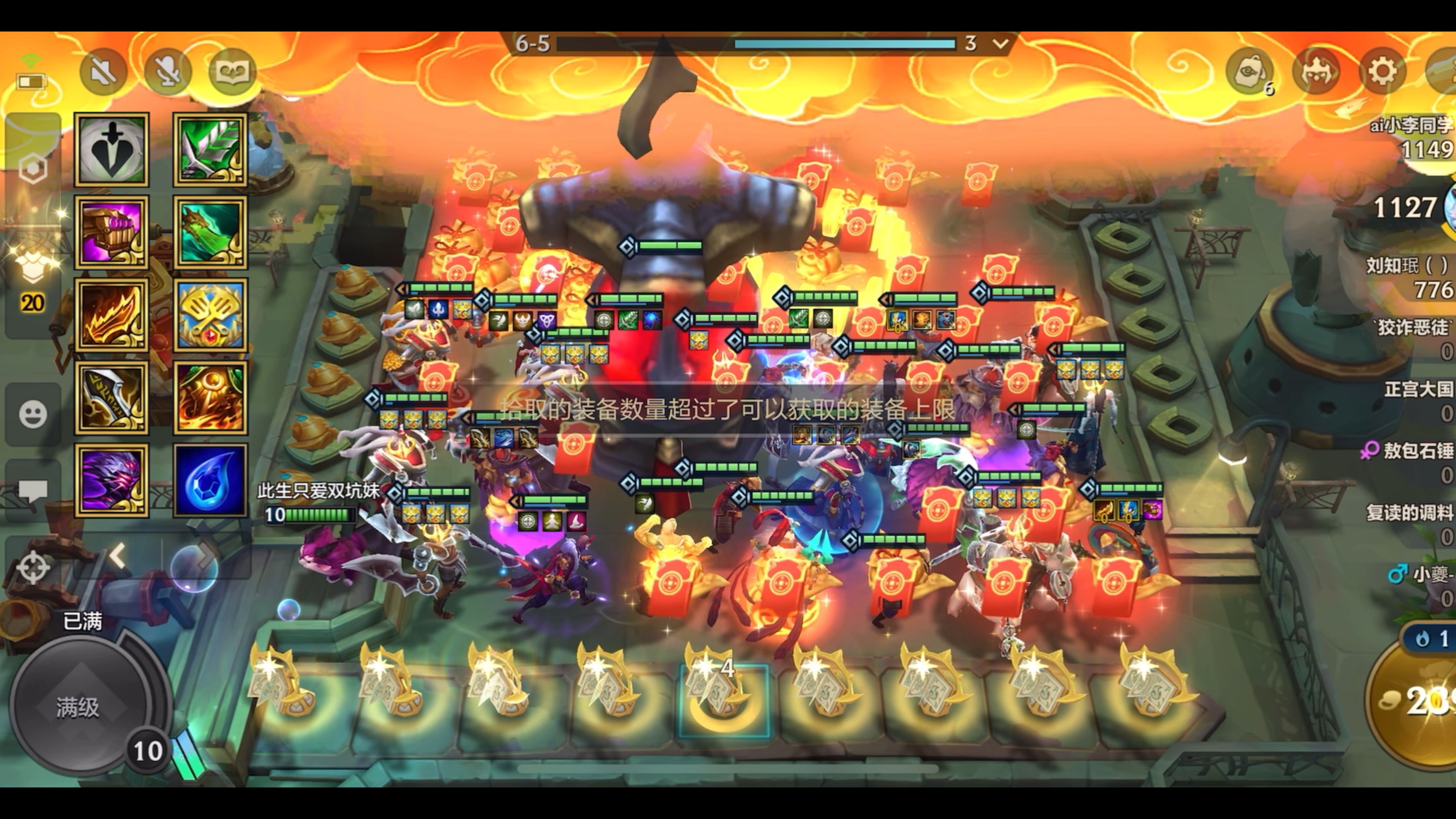Image resolution: width=1456 pixels, height=819 pixels.
Task: Select the golden gauntlet item
Action: (111, 232)
